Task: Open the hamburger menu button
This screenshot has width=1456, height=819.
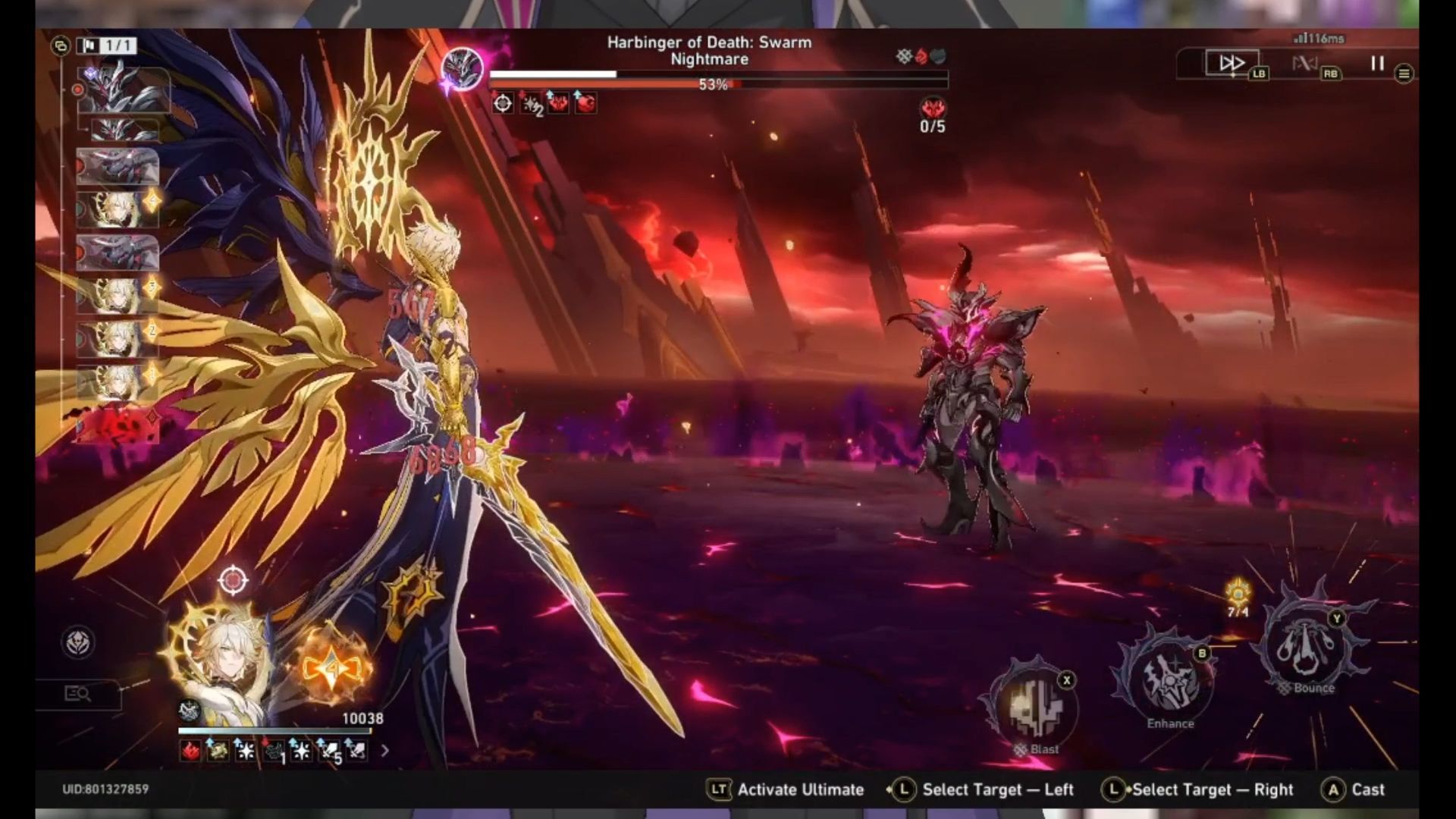Action: tap(1404, 74)
